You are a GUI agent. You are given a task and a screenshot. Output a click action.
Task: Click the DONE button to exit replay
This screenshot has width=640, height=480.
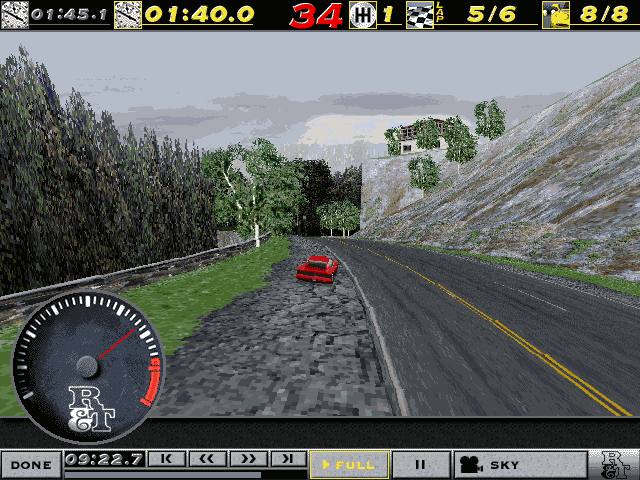click(31, 464)
